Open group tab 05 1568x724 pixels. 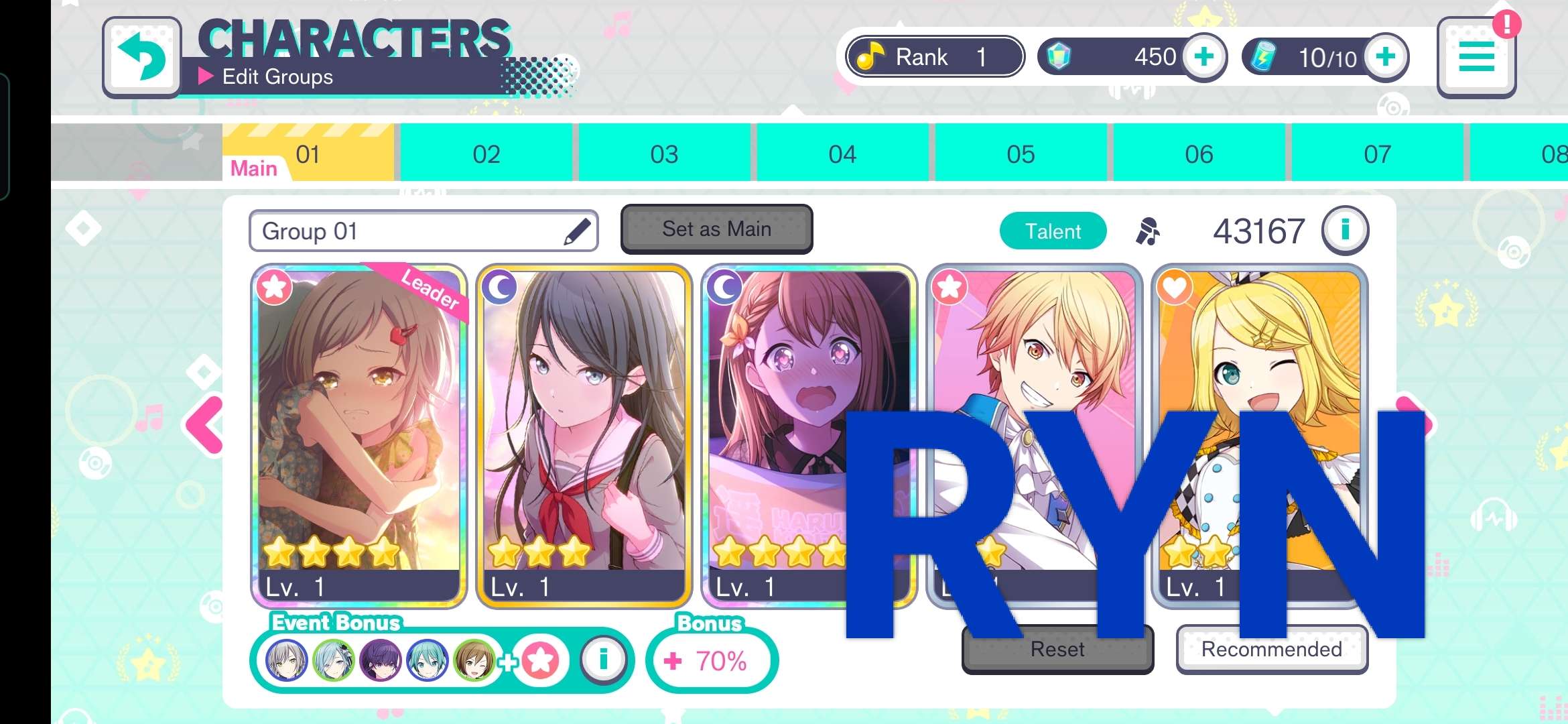pyautogui.click(x=1021, y=154)
